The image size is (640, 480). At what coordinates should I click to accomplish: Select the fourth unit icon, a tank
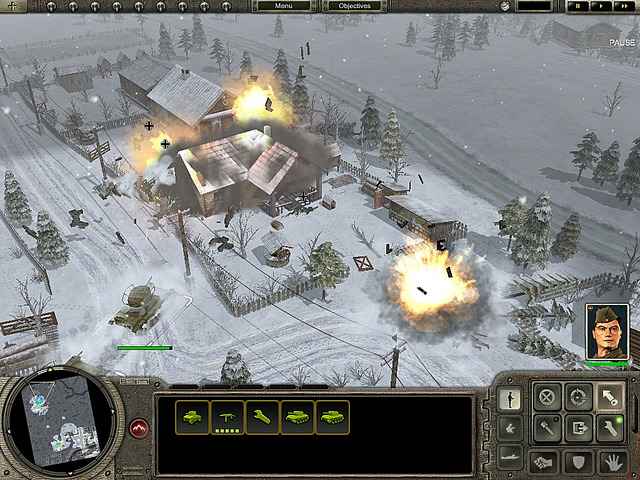pyautogui.click(x=297, y=417)
